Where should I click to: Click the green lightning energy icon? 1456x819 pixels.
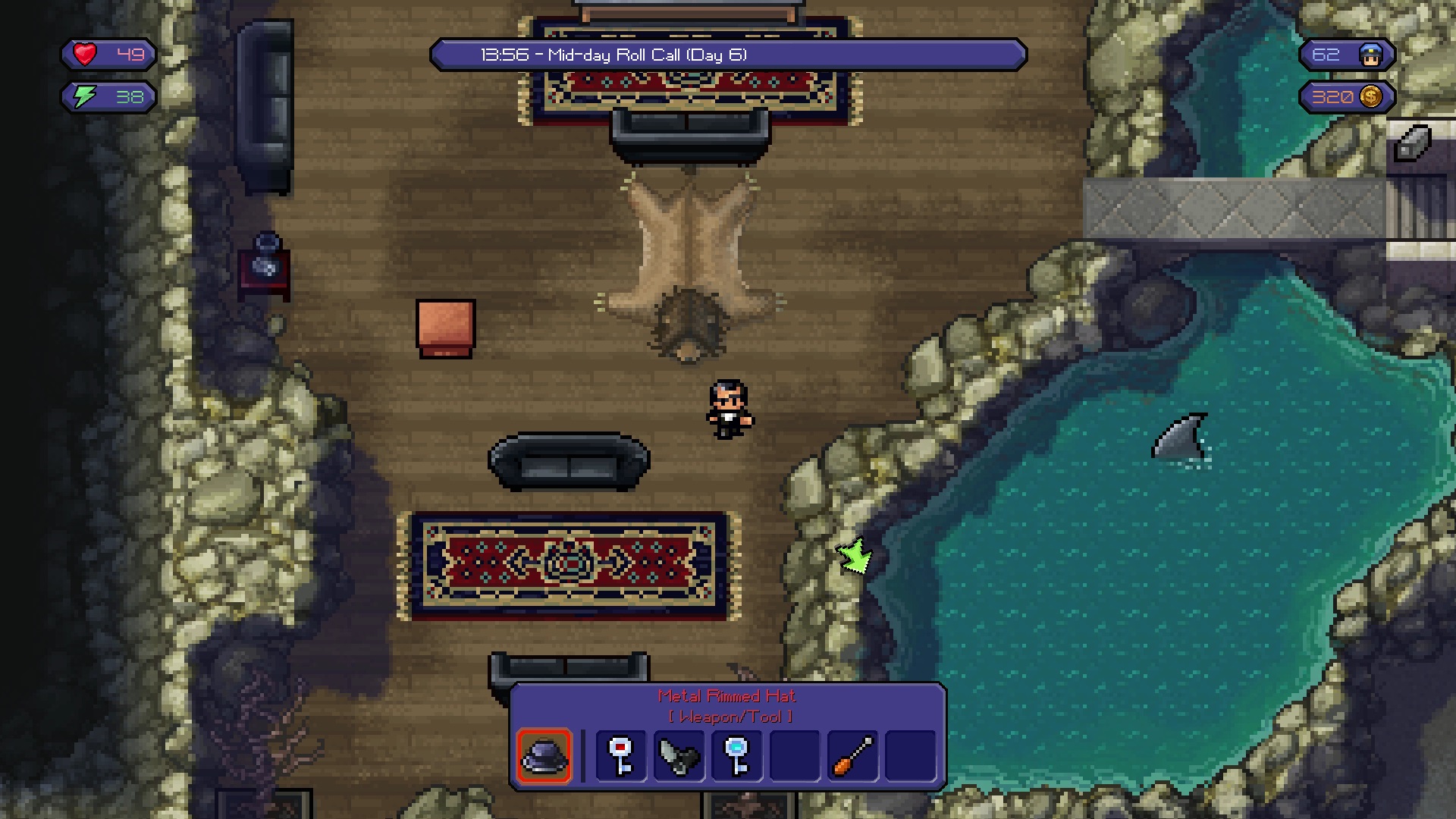[85, 97]
